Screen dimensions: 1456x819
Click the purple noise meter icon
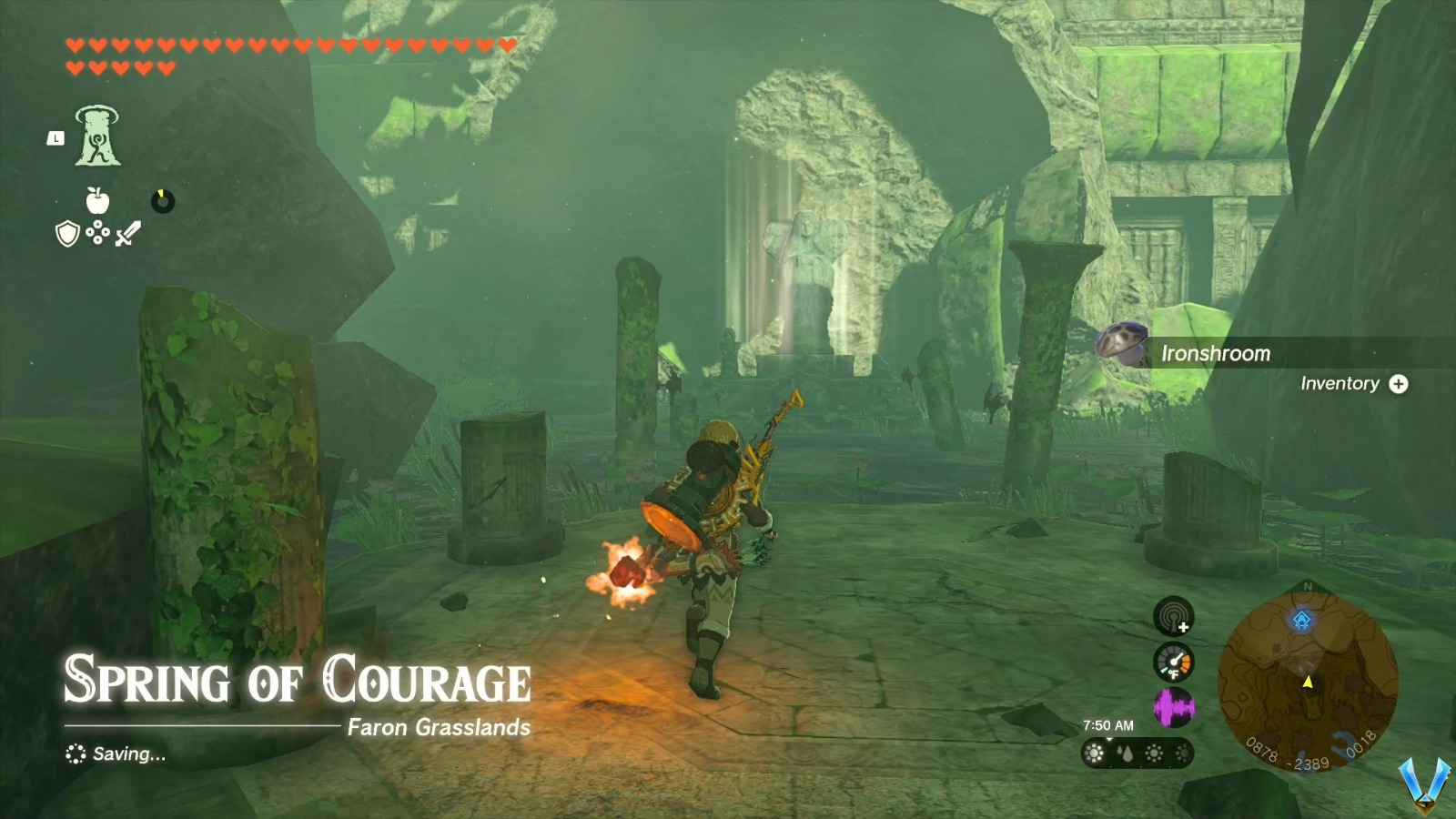tap(1174, 707)
